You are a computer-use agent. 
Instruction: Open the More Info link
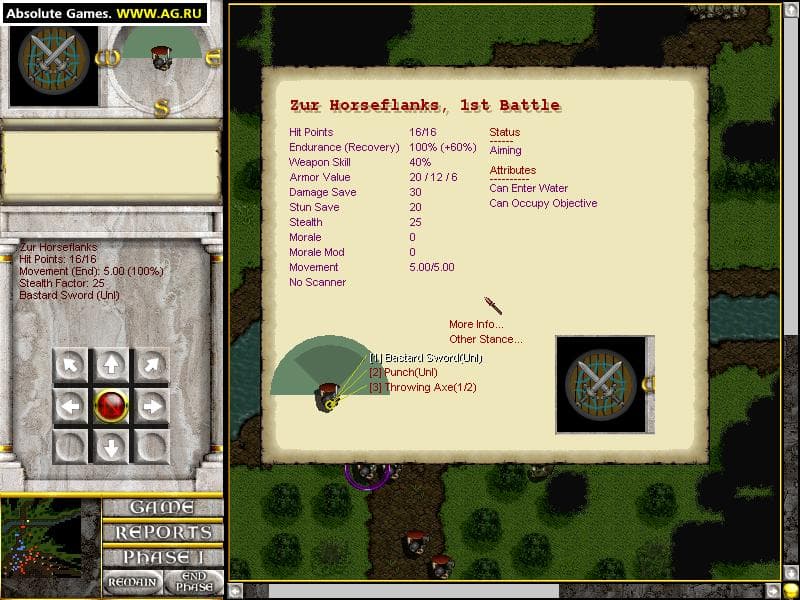point(476,324)
